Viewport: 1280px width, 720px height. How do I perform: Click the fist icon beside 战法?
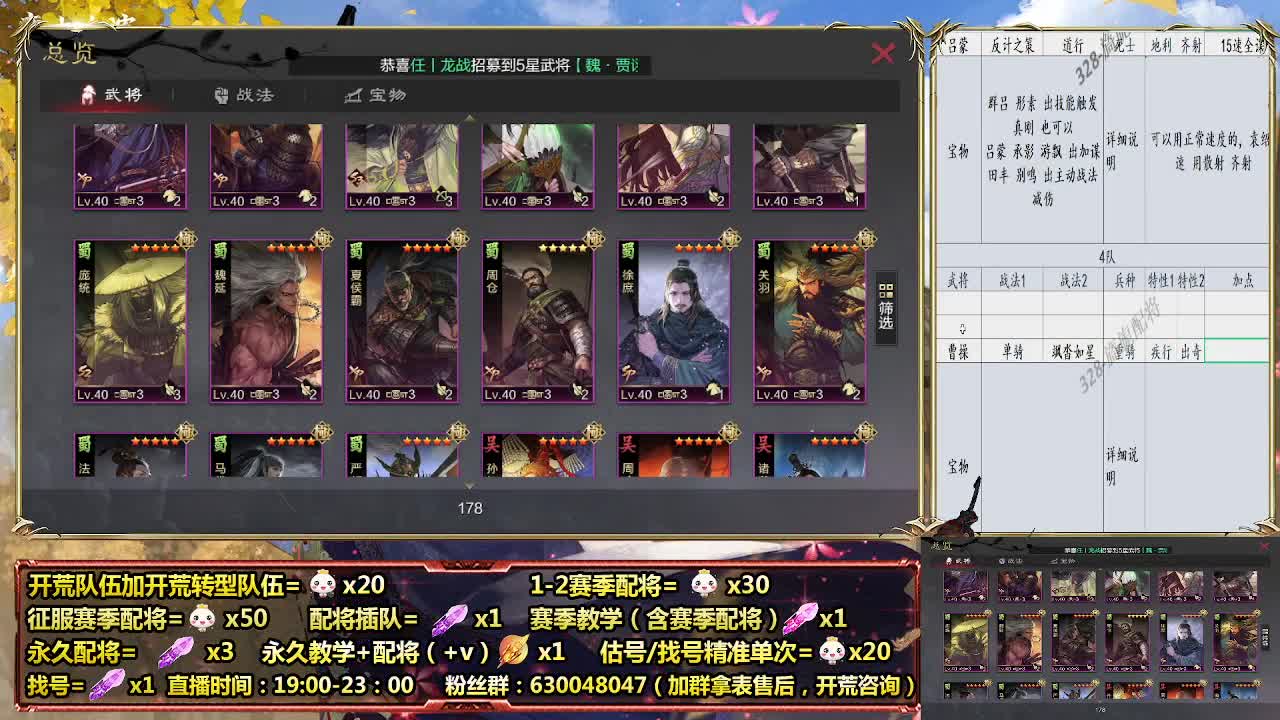[x=222, y=96]
